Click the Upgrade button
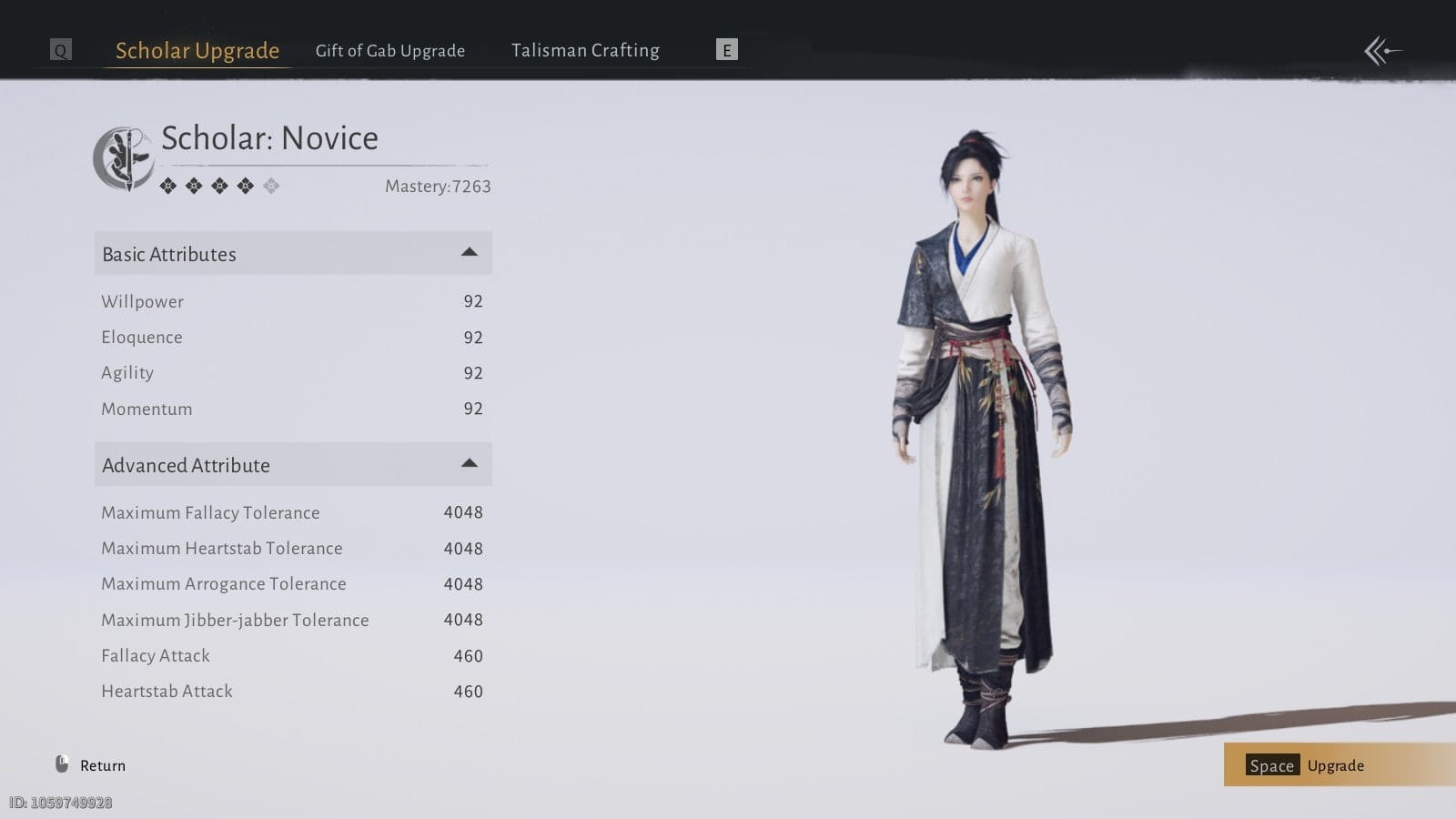Image resolution: width=1456 pixels, height=819 pixels. click(1334, 765)
